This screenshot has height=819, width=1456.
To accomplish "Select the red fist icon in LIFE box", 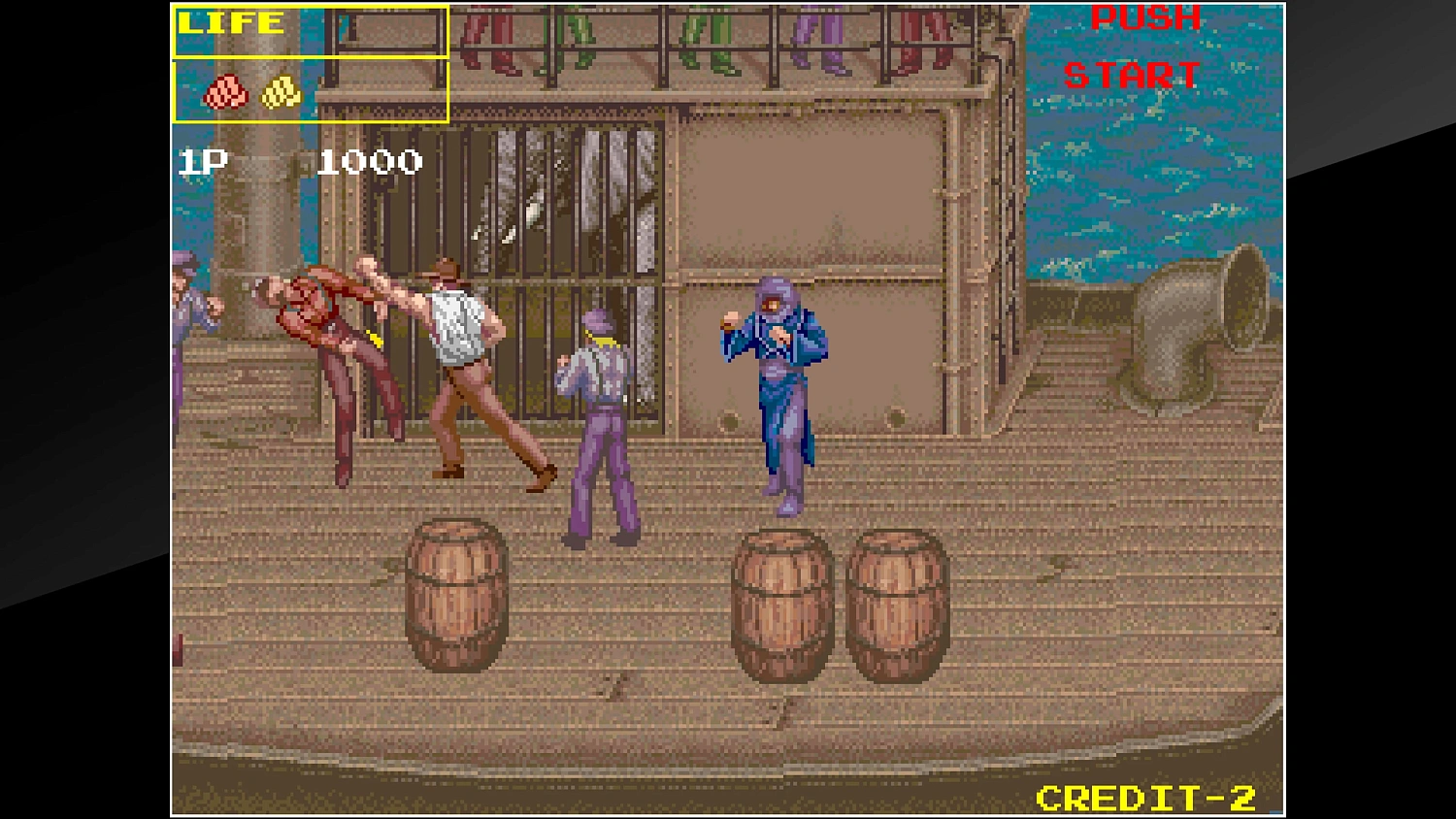I will (x=224, y=94).
